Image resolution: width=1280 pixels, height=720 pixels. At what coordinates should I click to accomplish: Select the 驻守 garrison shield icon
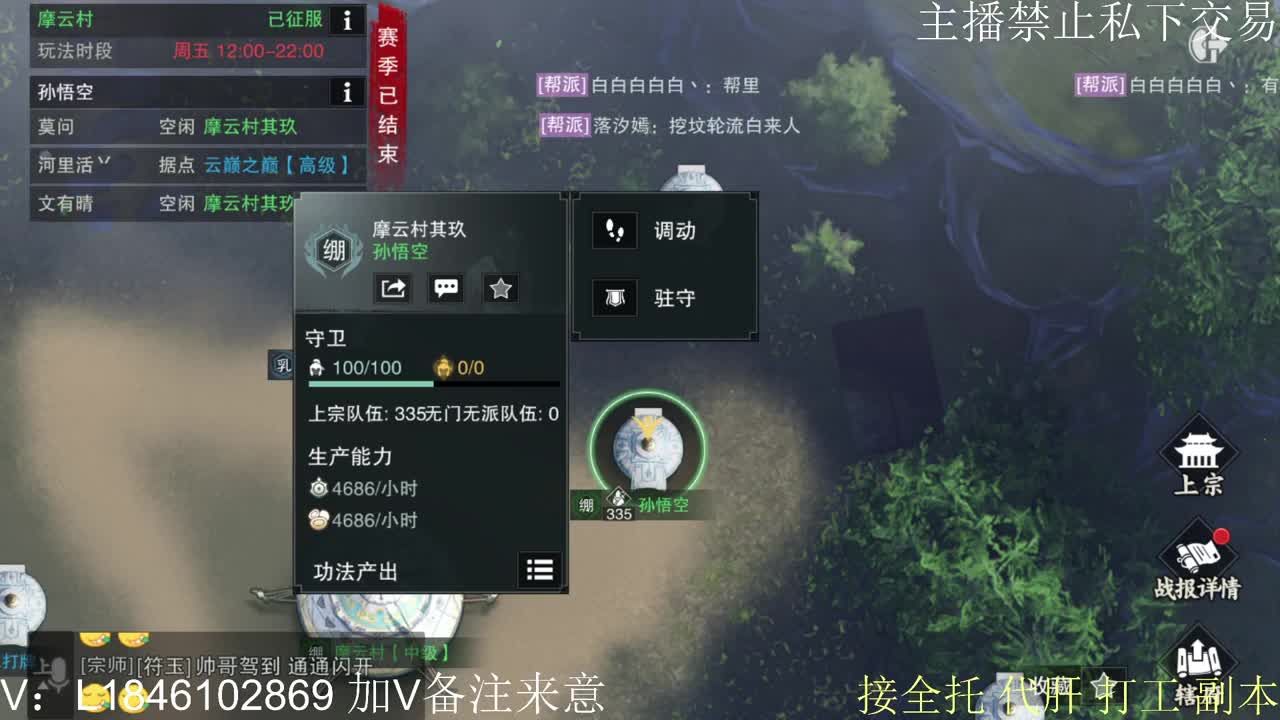[x=614, y=297]
